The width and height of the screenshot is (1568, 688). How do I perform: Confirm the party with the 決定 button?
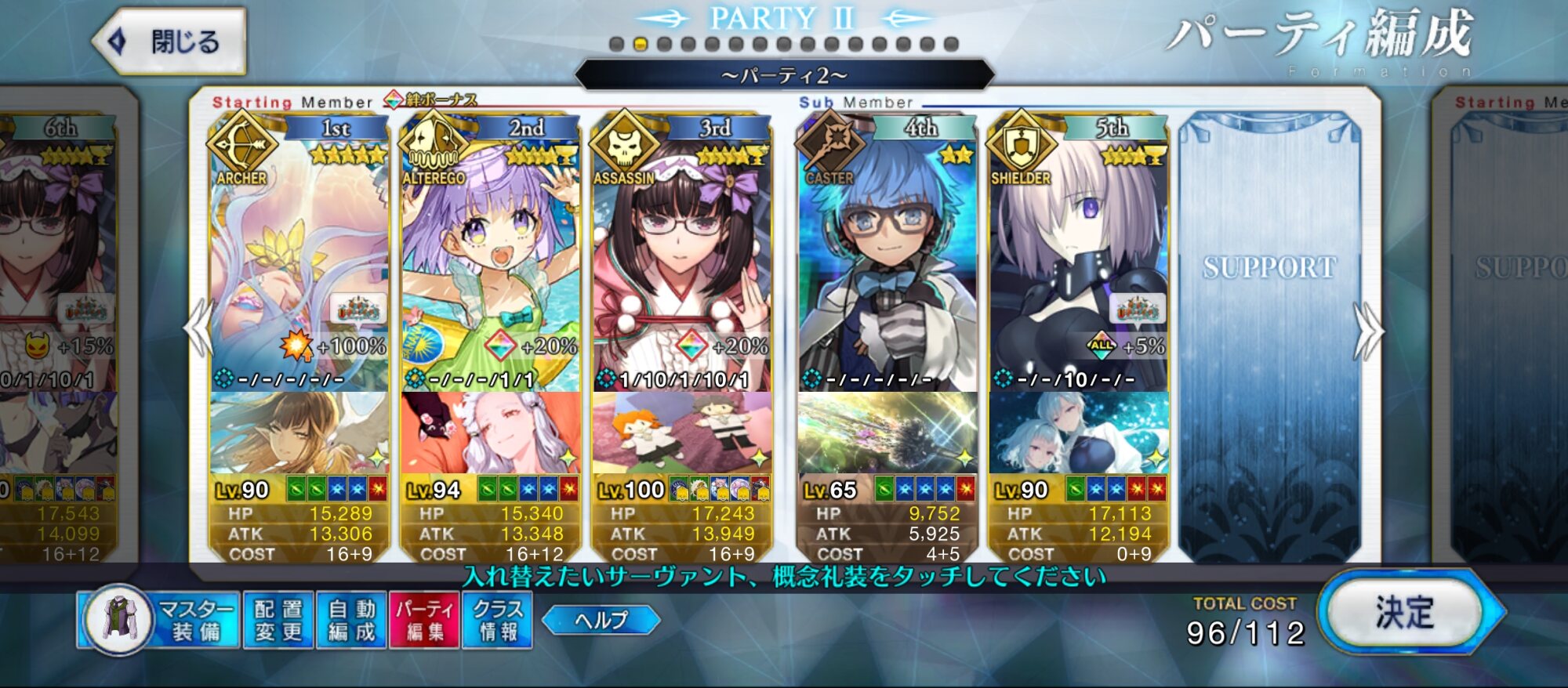point(1405,612)
